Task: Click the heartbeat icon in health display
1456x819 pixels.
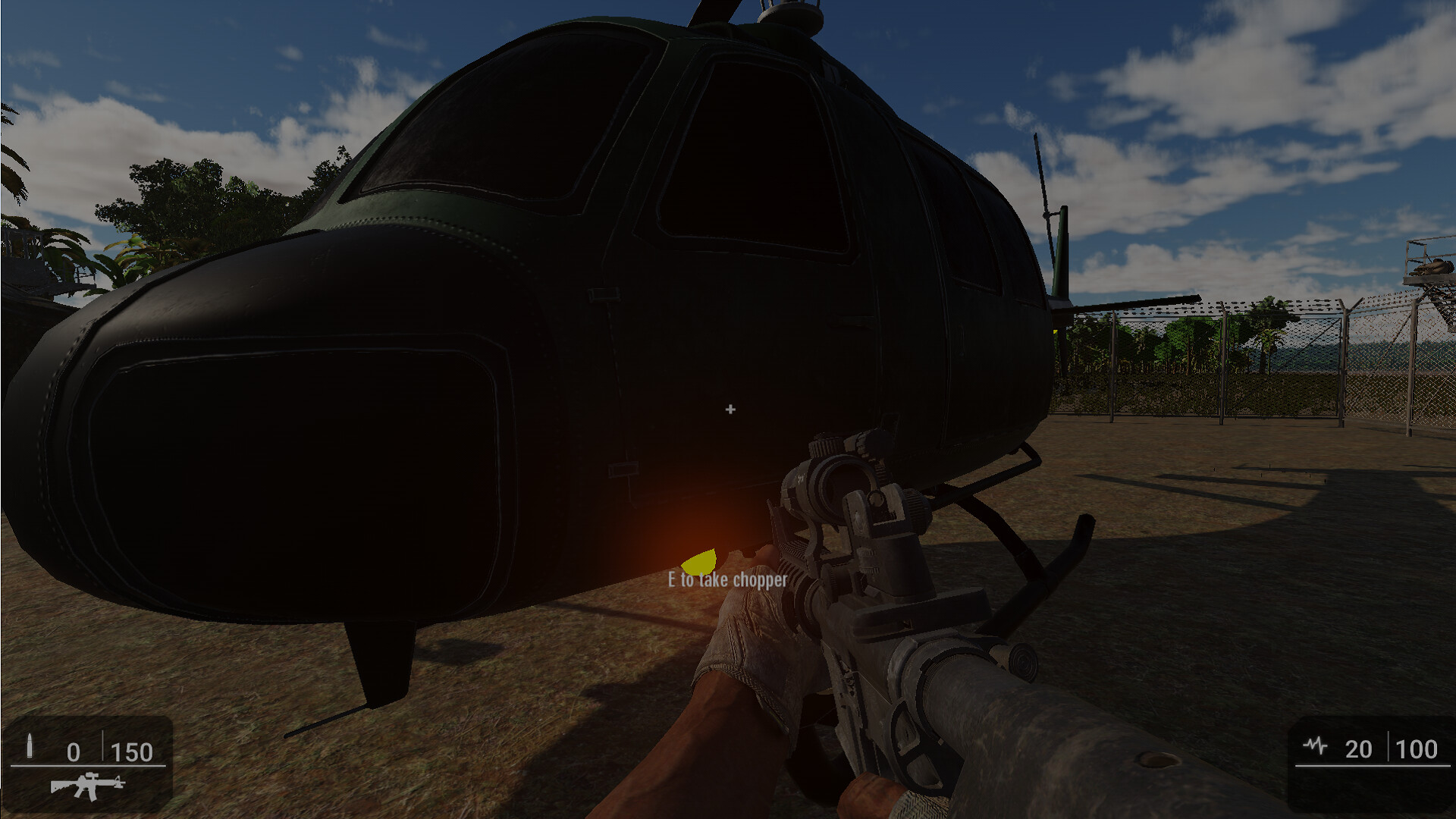Action: coord(1314,747)
